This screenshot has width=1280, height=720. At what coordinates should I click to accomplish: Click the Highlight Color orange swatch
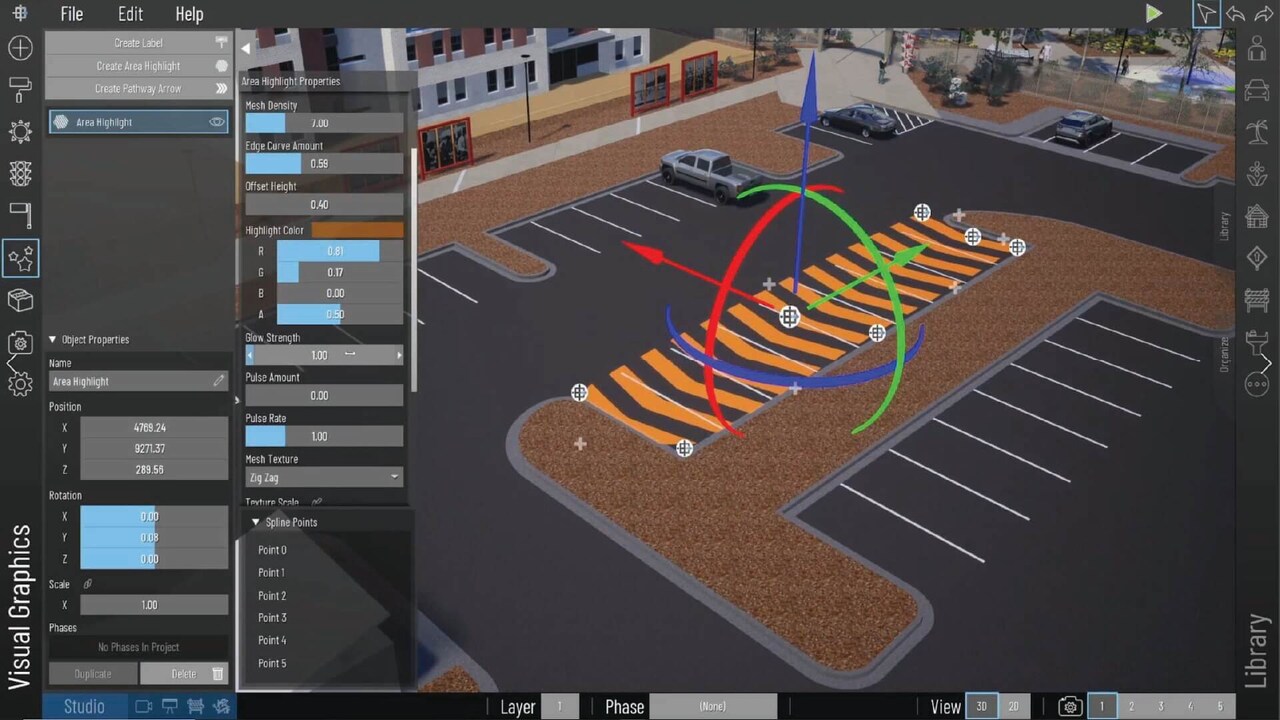point(357,230)
